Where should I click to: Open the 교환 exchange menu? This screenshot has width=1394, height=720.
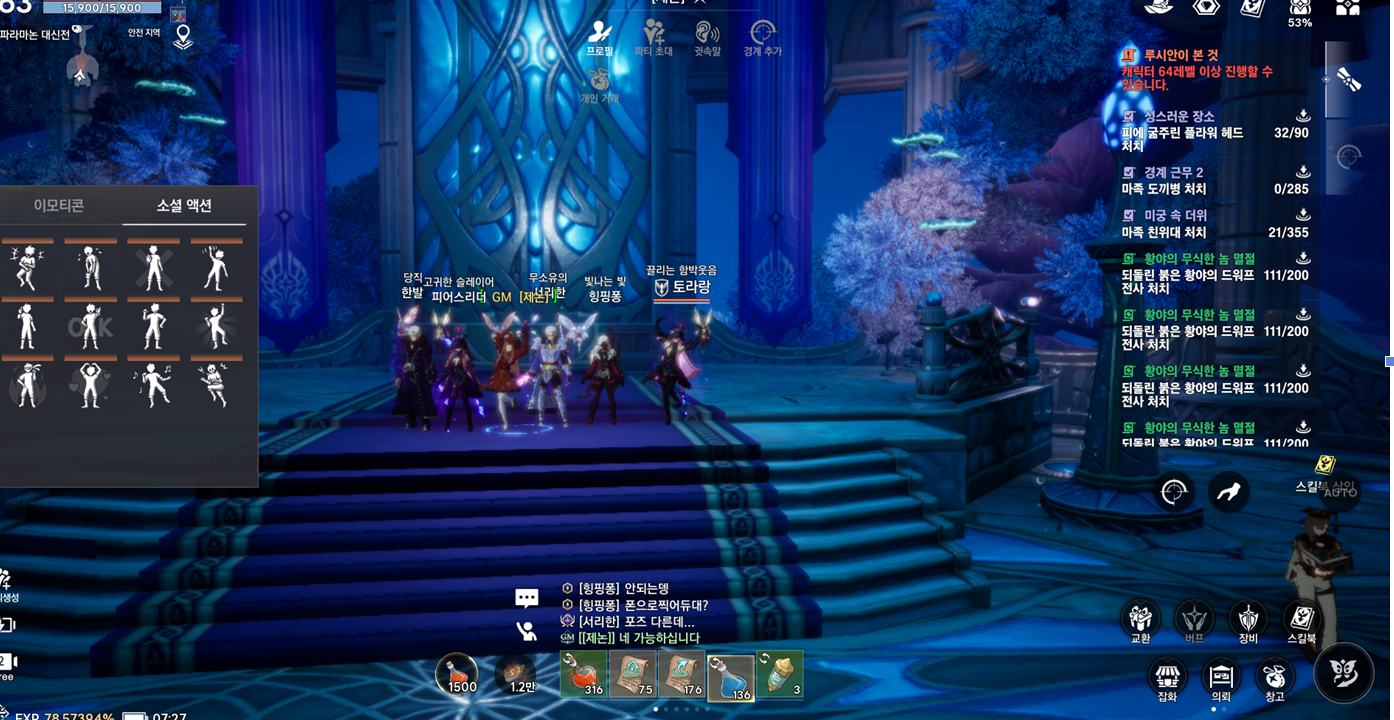(1140, 622)
